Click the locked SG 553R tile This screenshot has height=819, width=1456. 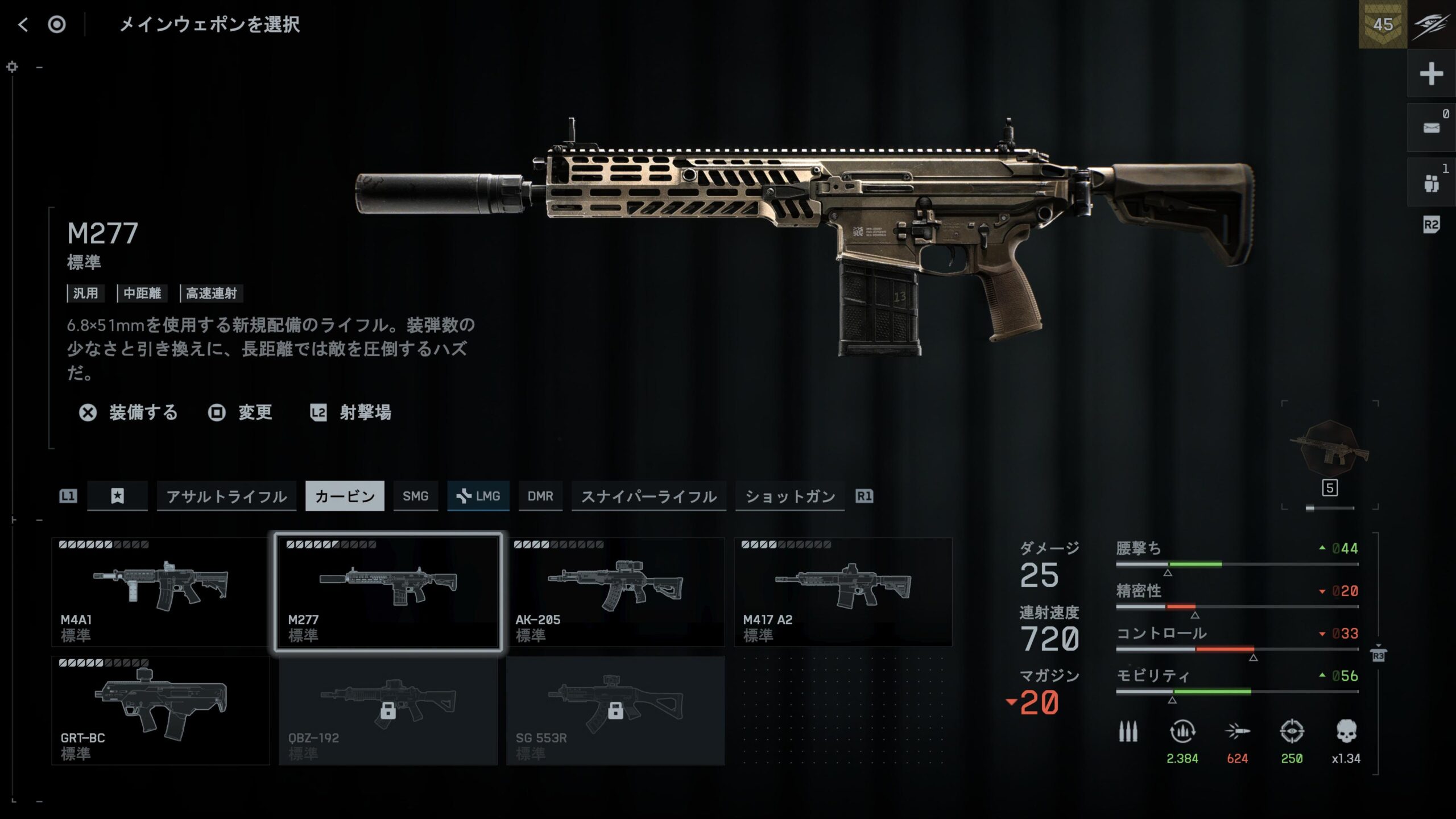(x=615, y=710)
